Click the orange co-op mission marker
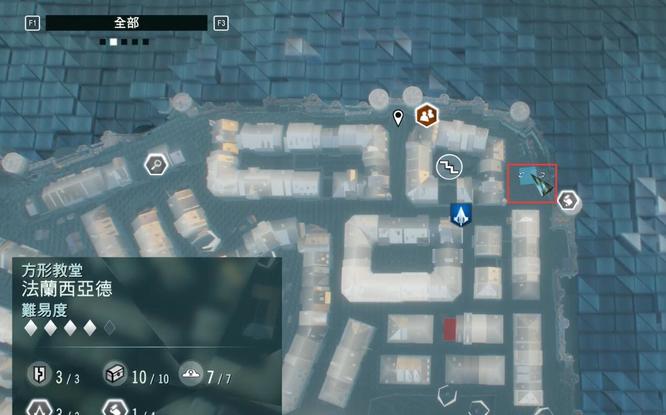Viewport: 666px width, 415px height. [x=428, y=116]
